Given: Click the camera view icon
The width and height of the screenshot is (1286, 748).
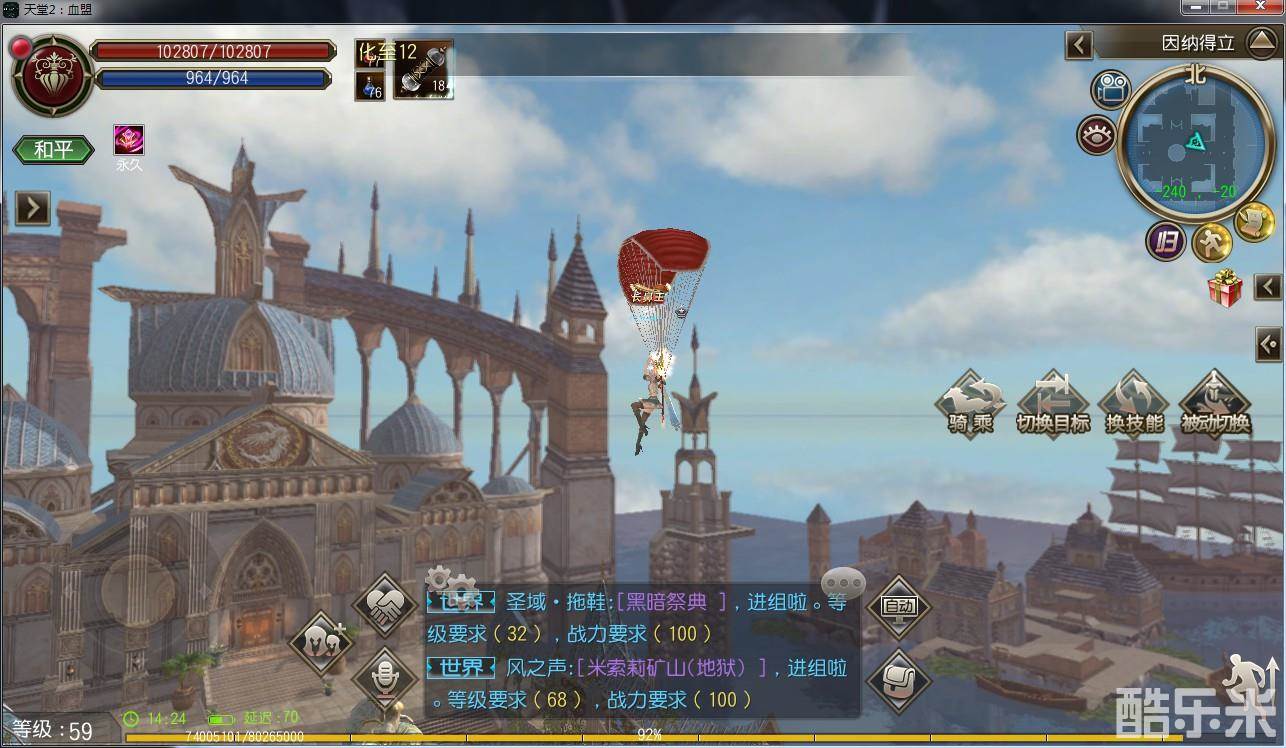Looking at the screenshot, I should pos(1108,90).
